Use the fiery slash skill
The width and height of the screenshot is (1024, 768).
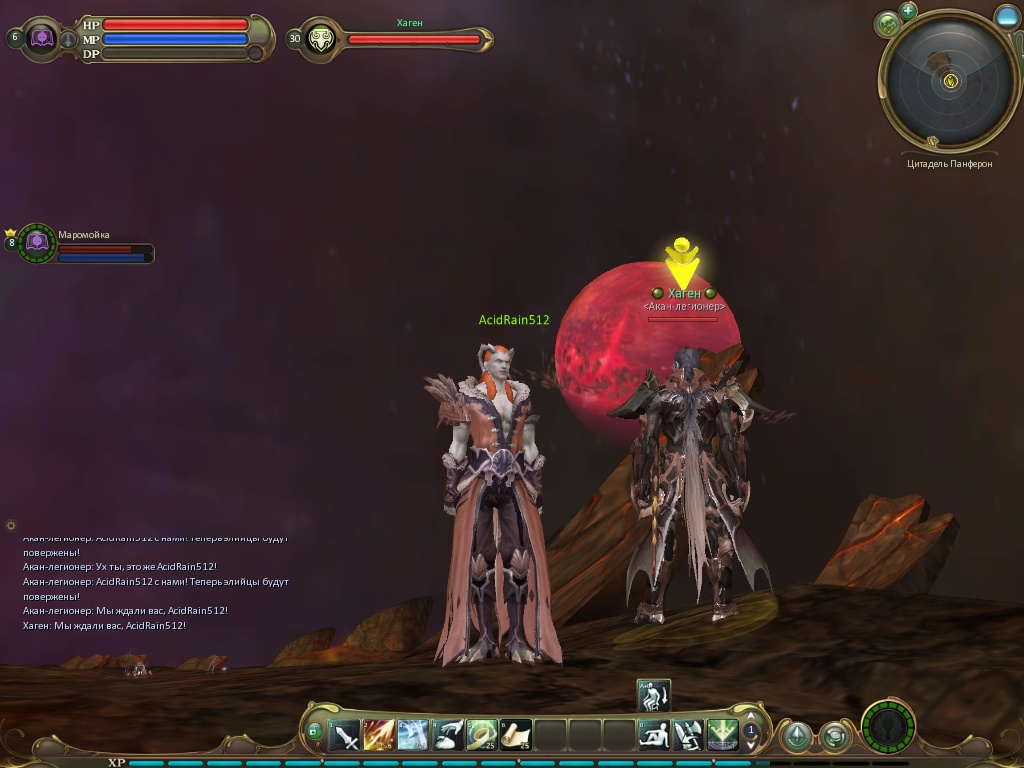coord(379,736)
